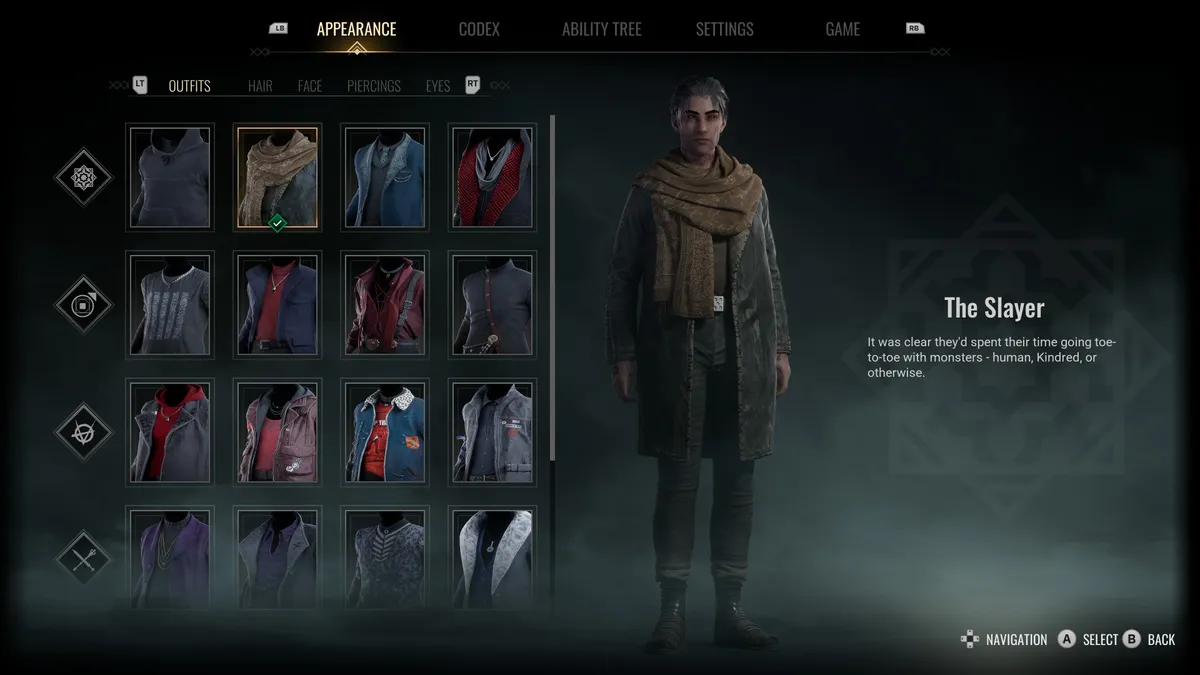Choose the blue blazer outfit thumbnail
Image resolution: width=1200 pixels, height=675 pixels.
[385, 177]
